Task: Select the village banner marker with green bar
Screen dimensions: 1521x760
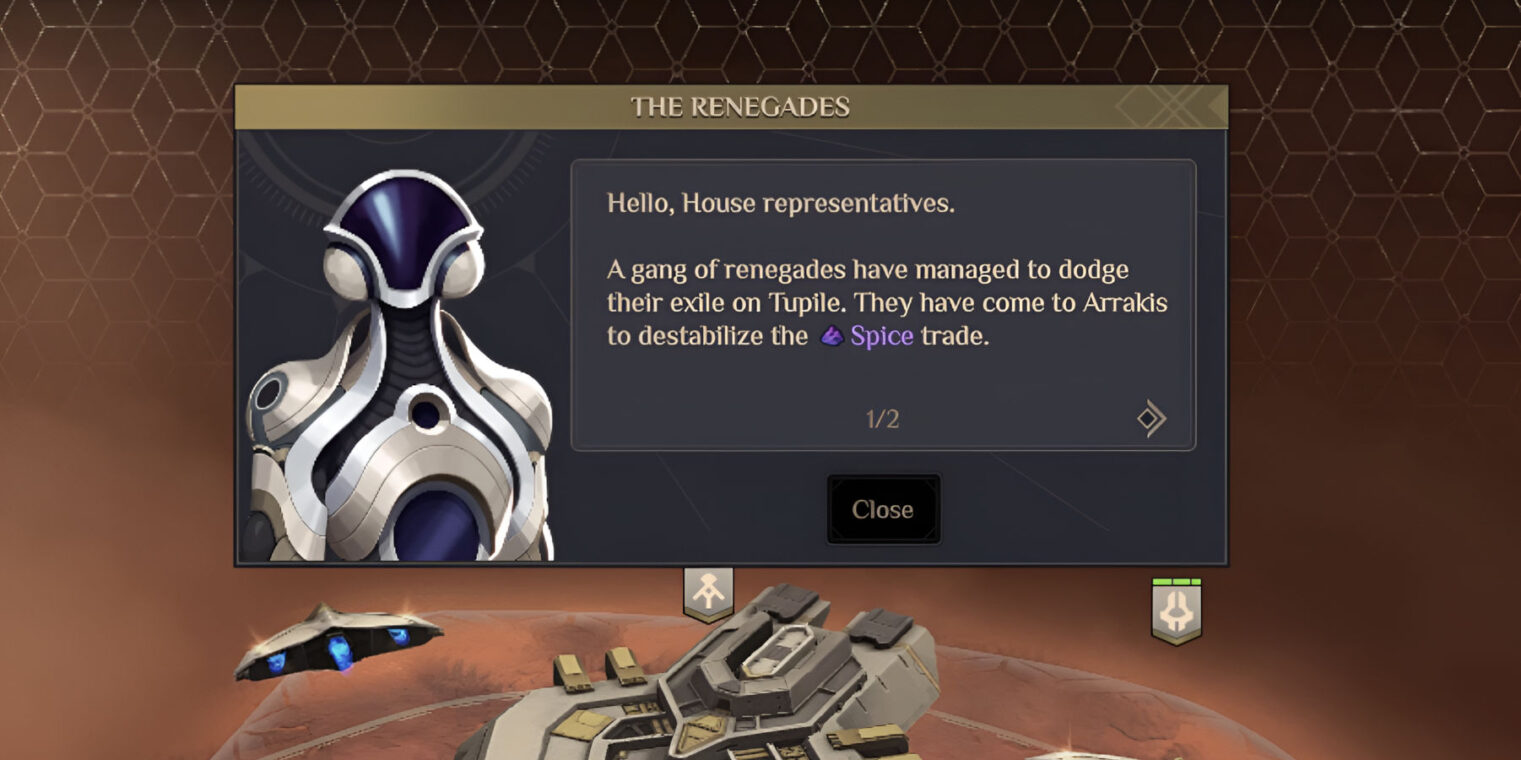Action: point(1176,611)
